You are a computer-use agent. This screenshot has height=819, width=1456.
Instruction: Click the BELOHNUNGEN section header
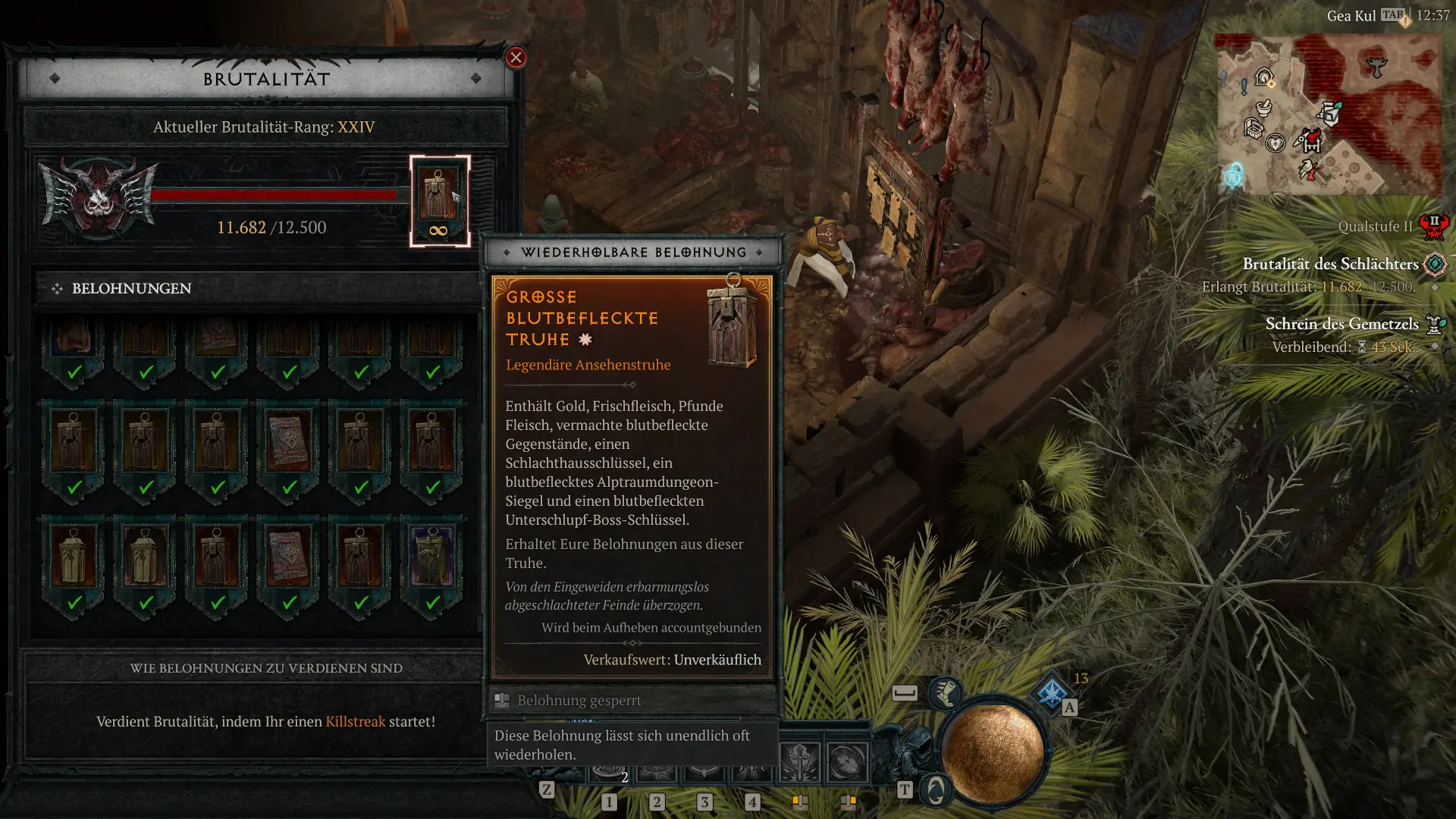(x=130, y=288)
